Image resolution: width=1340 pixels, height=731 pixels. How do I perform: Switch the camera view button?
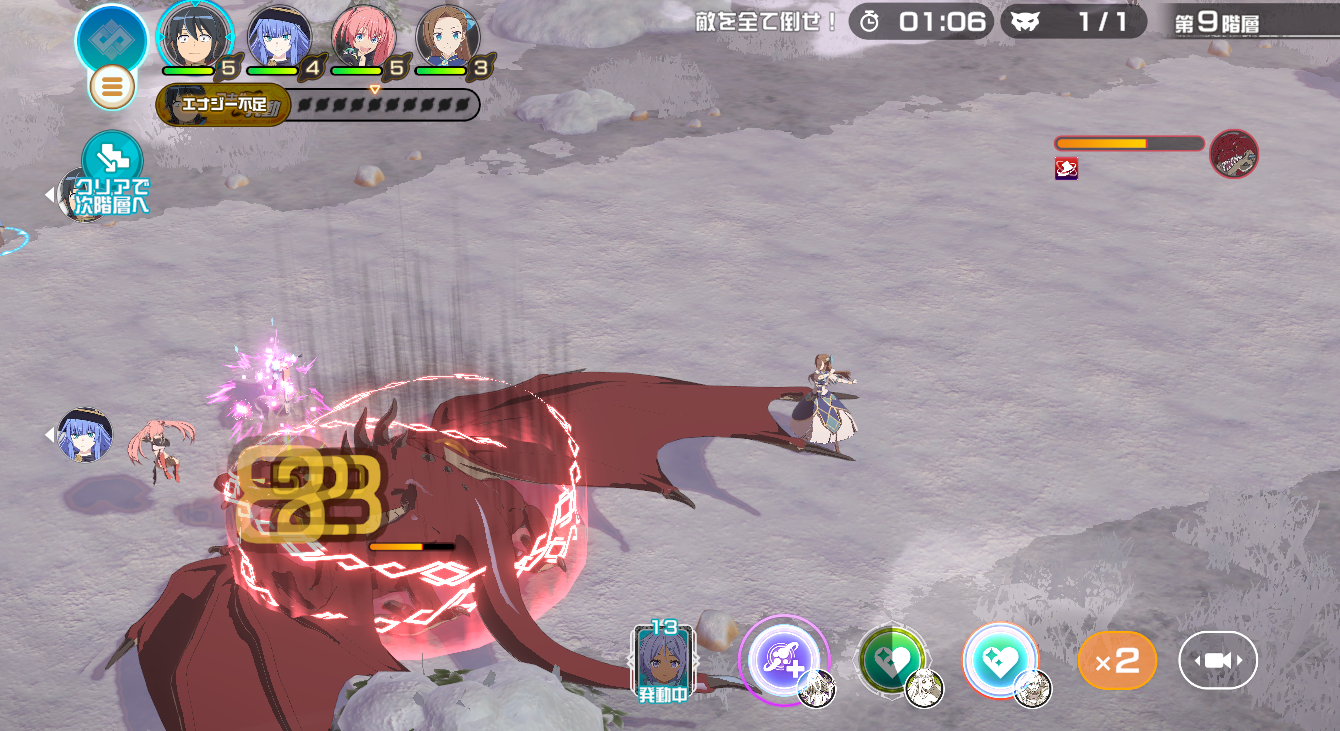(x=1217, y=661)
